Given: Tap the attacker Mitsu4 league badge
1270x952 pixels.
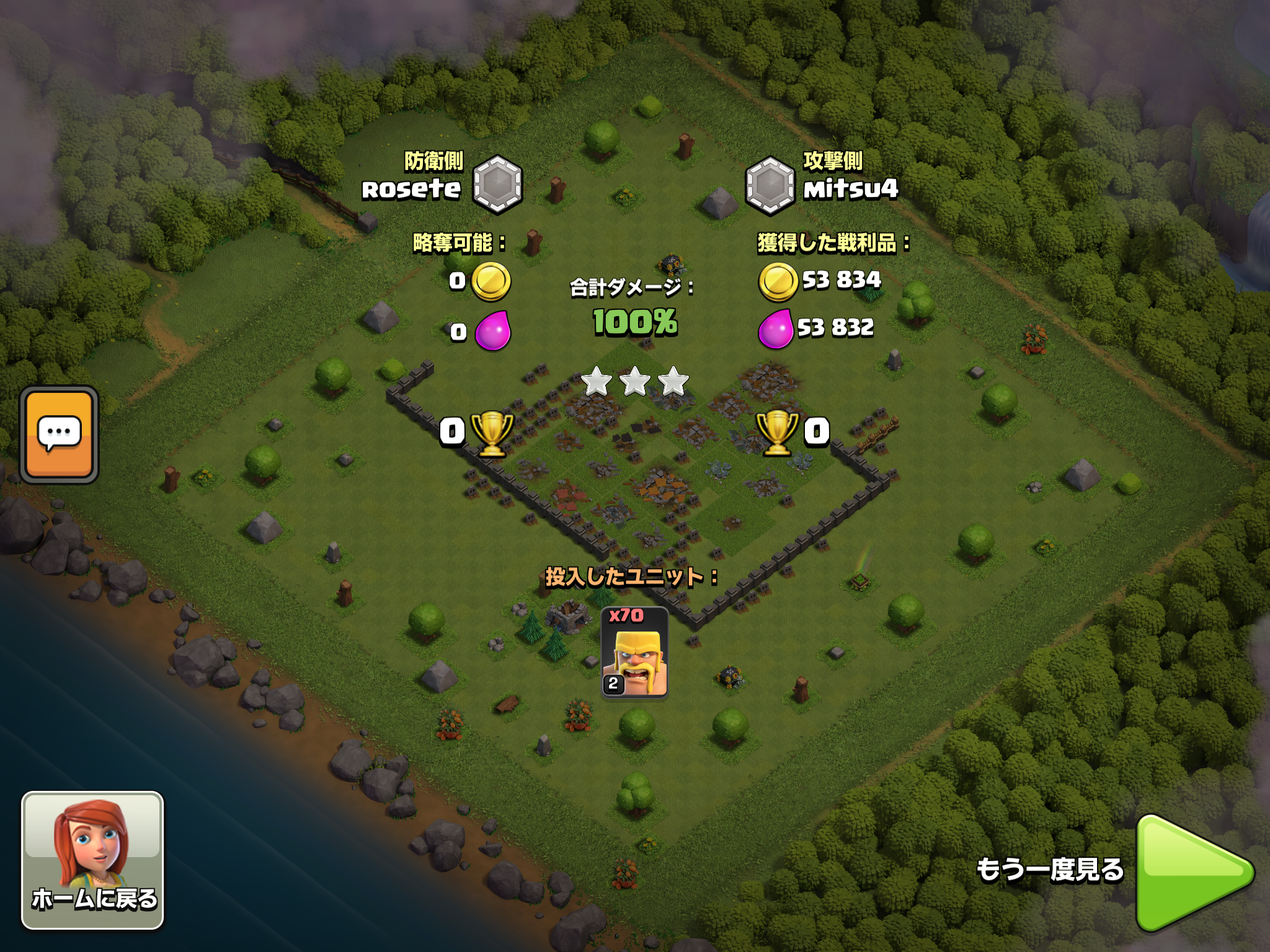Looking at the screenshot, I should [770, 185].
